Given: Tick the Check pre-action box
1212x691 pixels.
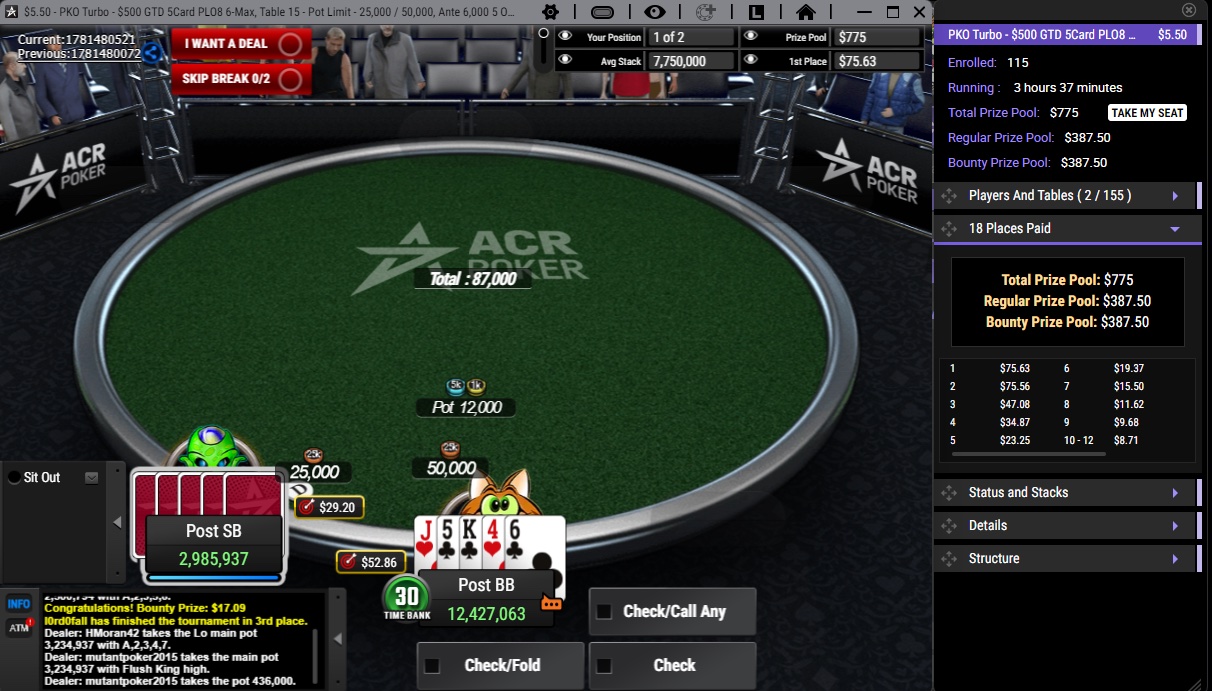Looking at the screenshot, I should (x=604, y=666).
